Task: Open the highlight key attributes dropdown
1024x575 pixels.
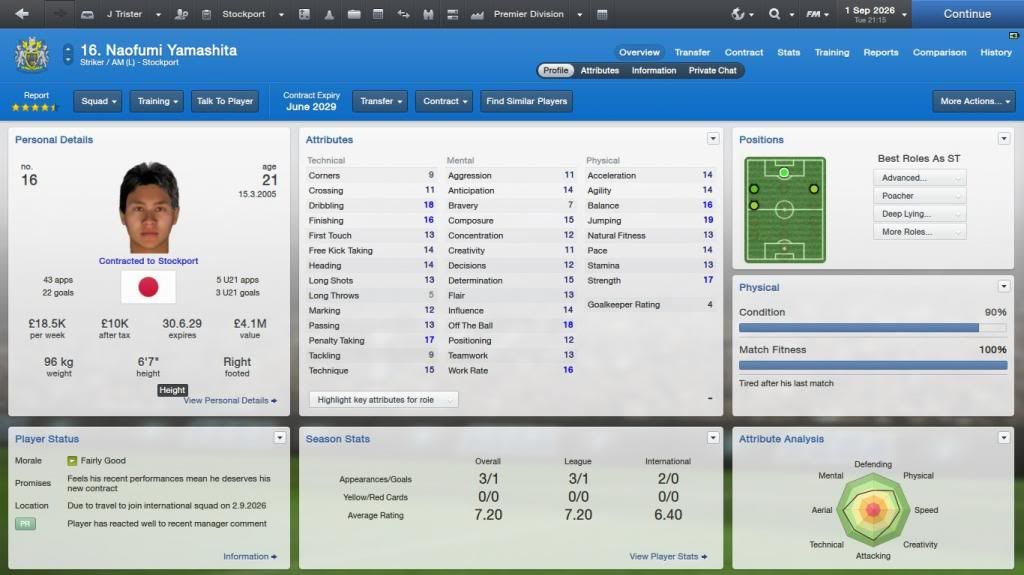Action: [382, 400]
